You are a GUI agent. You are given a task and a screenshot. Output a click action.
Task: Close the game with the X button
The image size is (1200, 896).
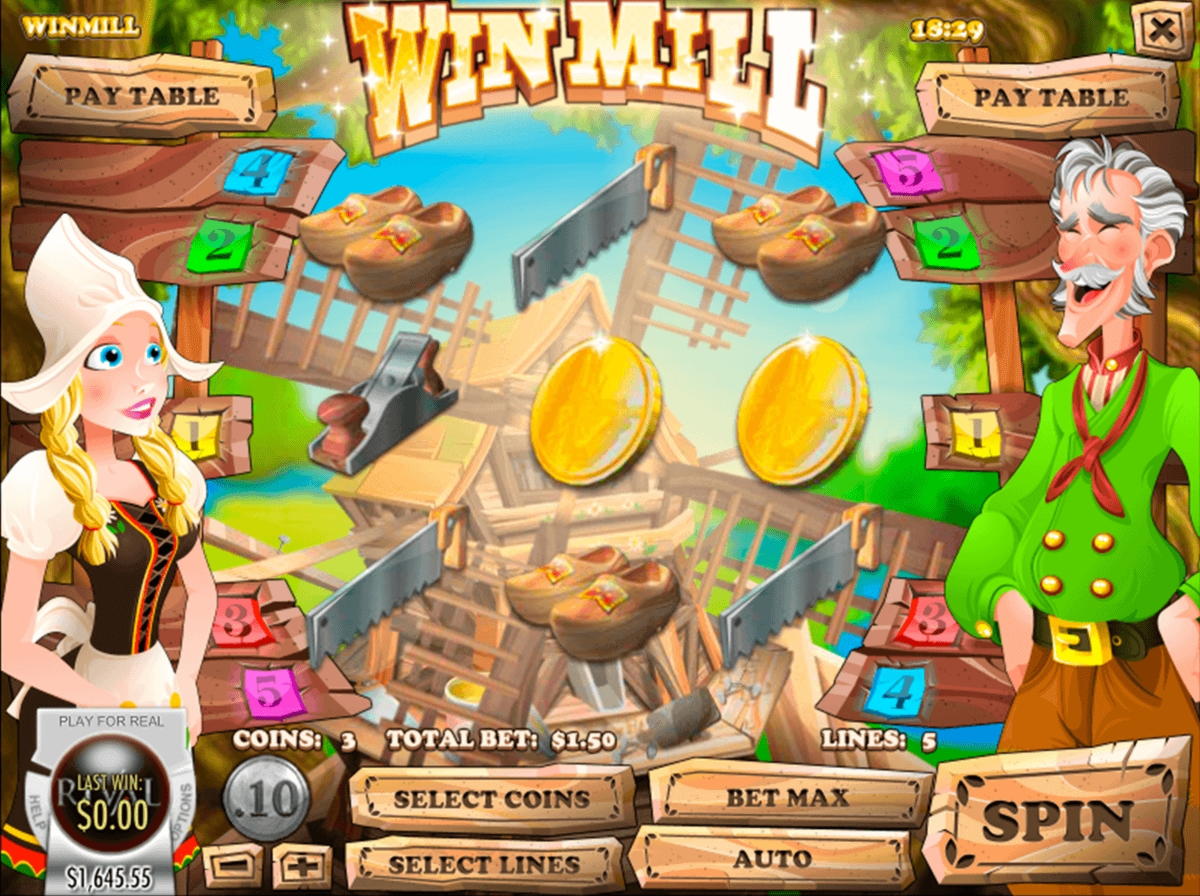click(1161, 30)
